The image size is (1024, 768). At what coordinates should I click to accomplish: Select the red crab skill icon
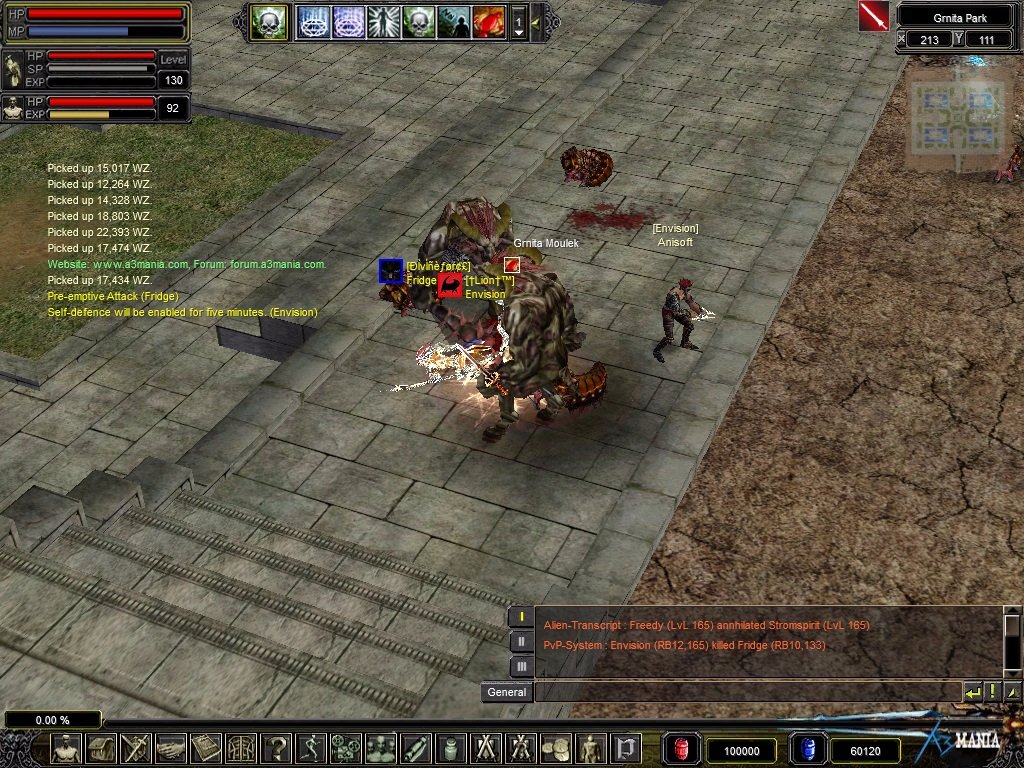488,21
